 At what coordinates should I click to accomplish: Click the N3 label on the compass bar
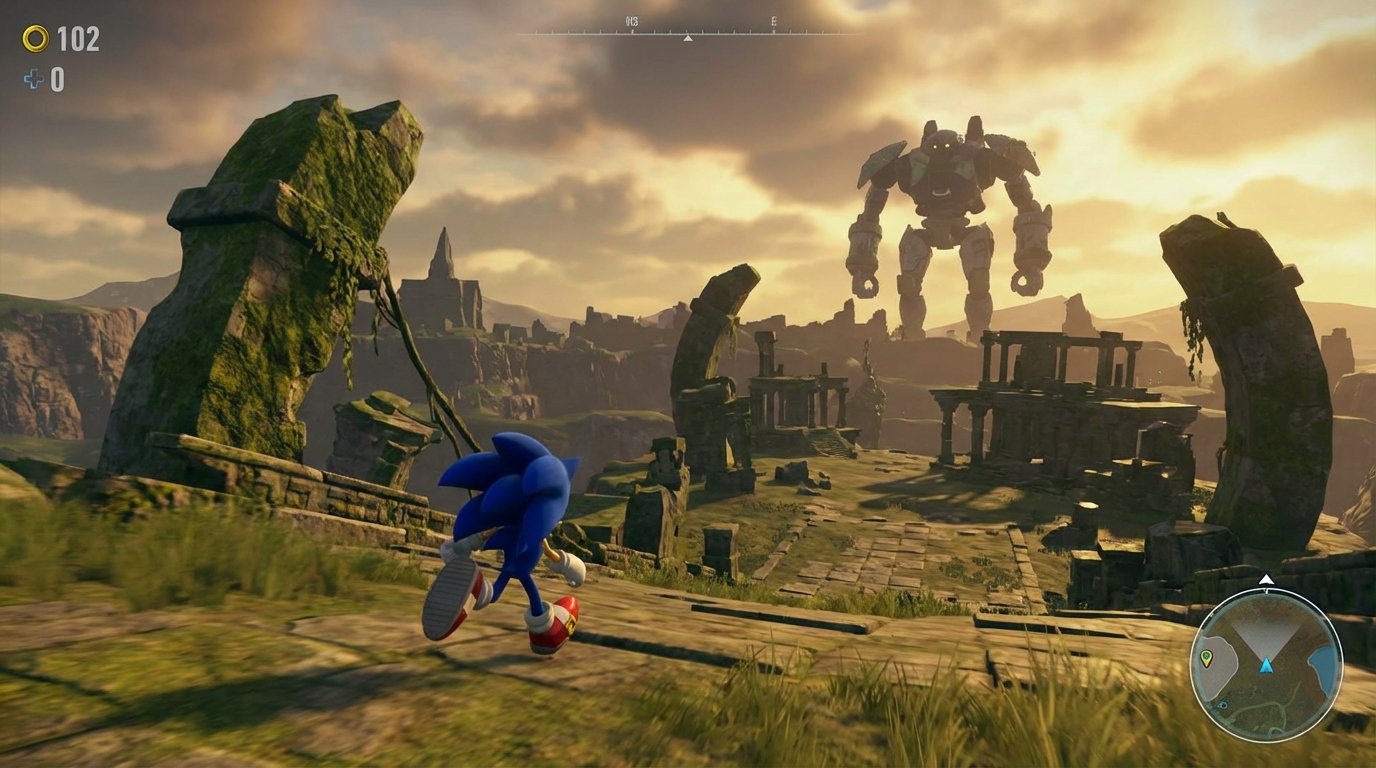point(632,20)
